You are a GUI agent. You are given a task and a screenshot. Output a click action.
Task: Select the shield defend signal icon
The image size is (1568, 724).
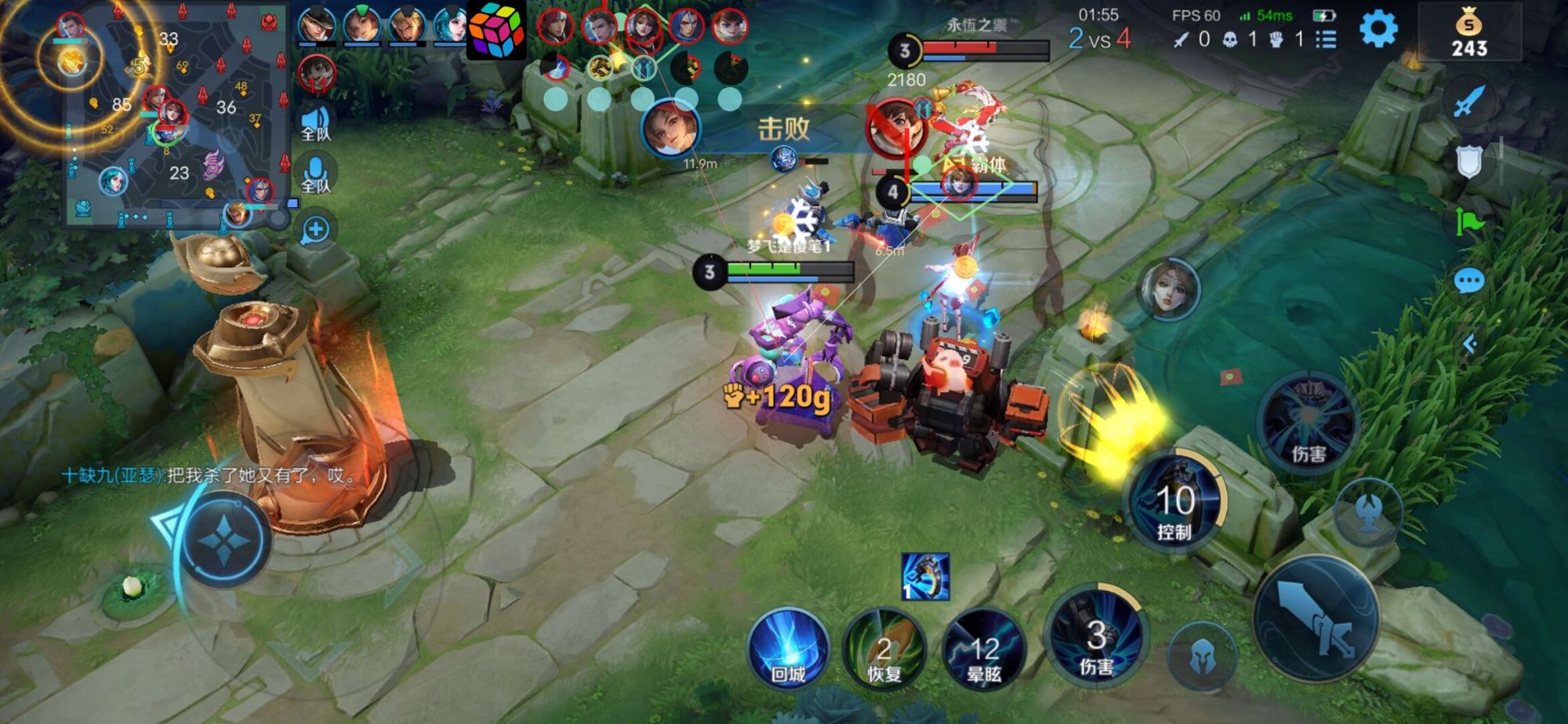coord(1468,161)
